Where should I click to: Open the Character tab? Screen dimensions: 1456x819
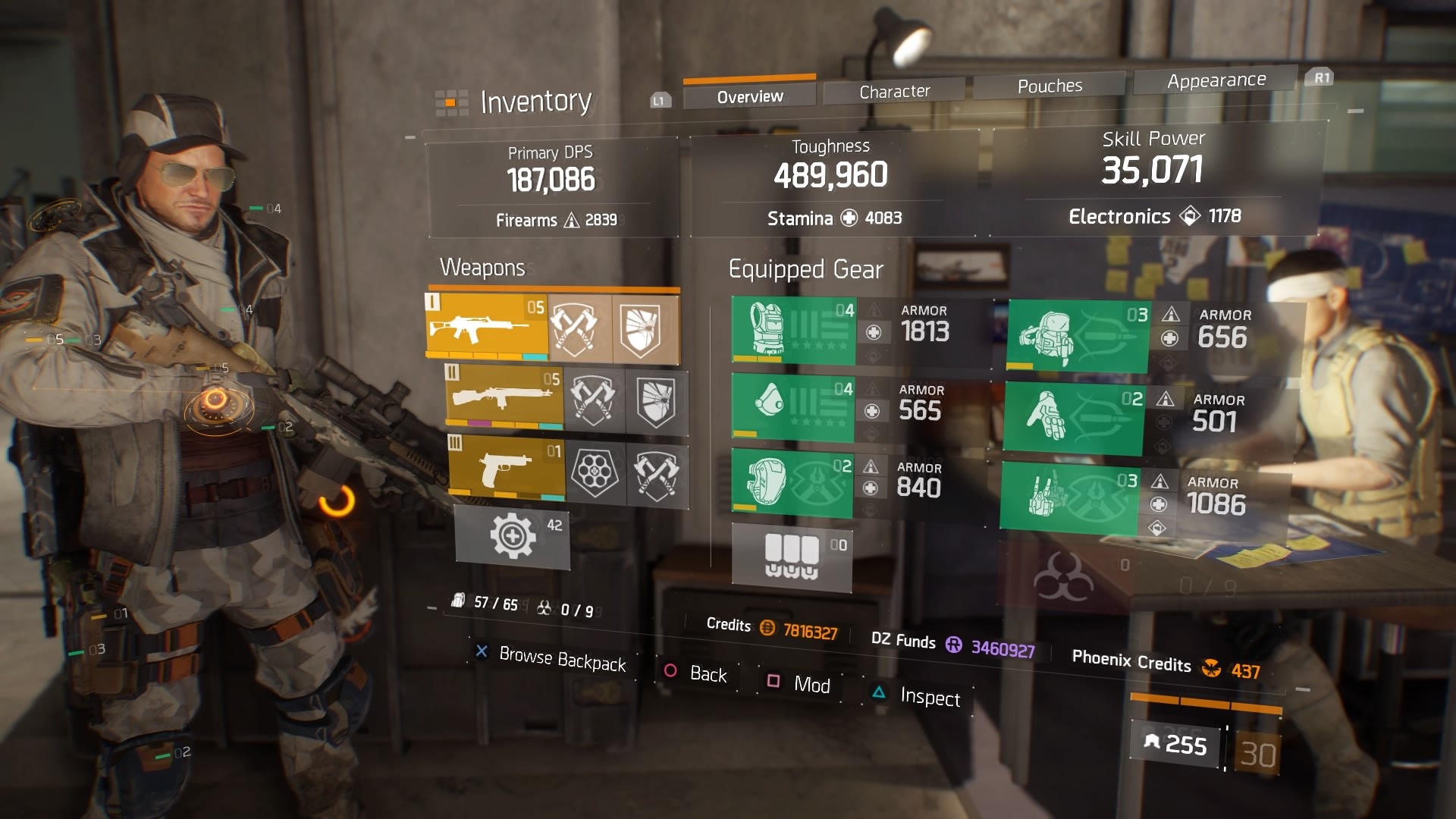pyautogui.click(x=894, y=92)
